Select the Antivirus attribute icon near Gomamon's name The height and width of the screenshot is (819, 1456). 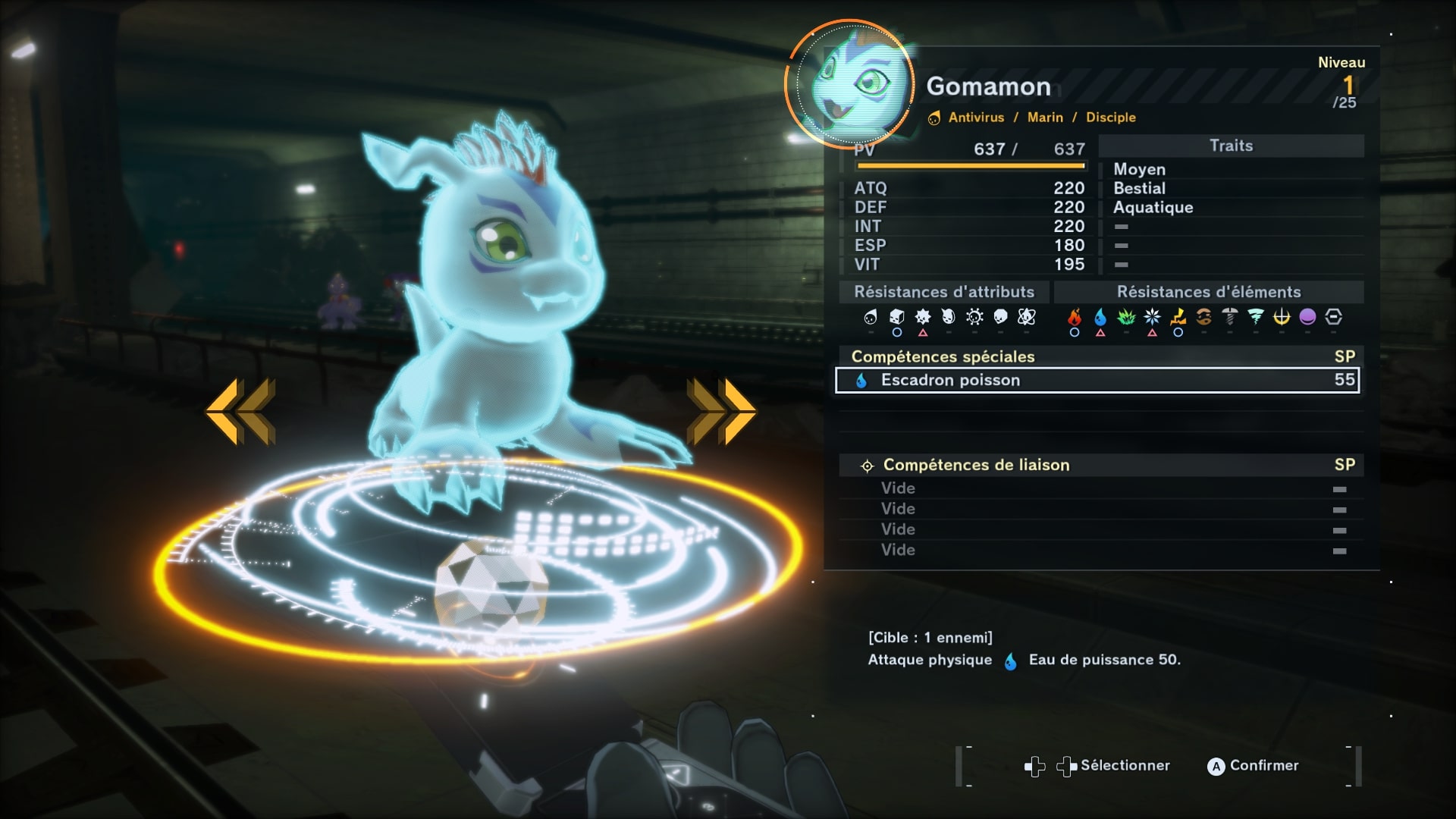pyautogui.click(x=935, y=118)
